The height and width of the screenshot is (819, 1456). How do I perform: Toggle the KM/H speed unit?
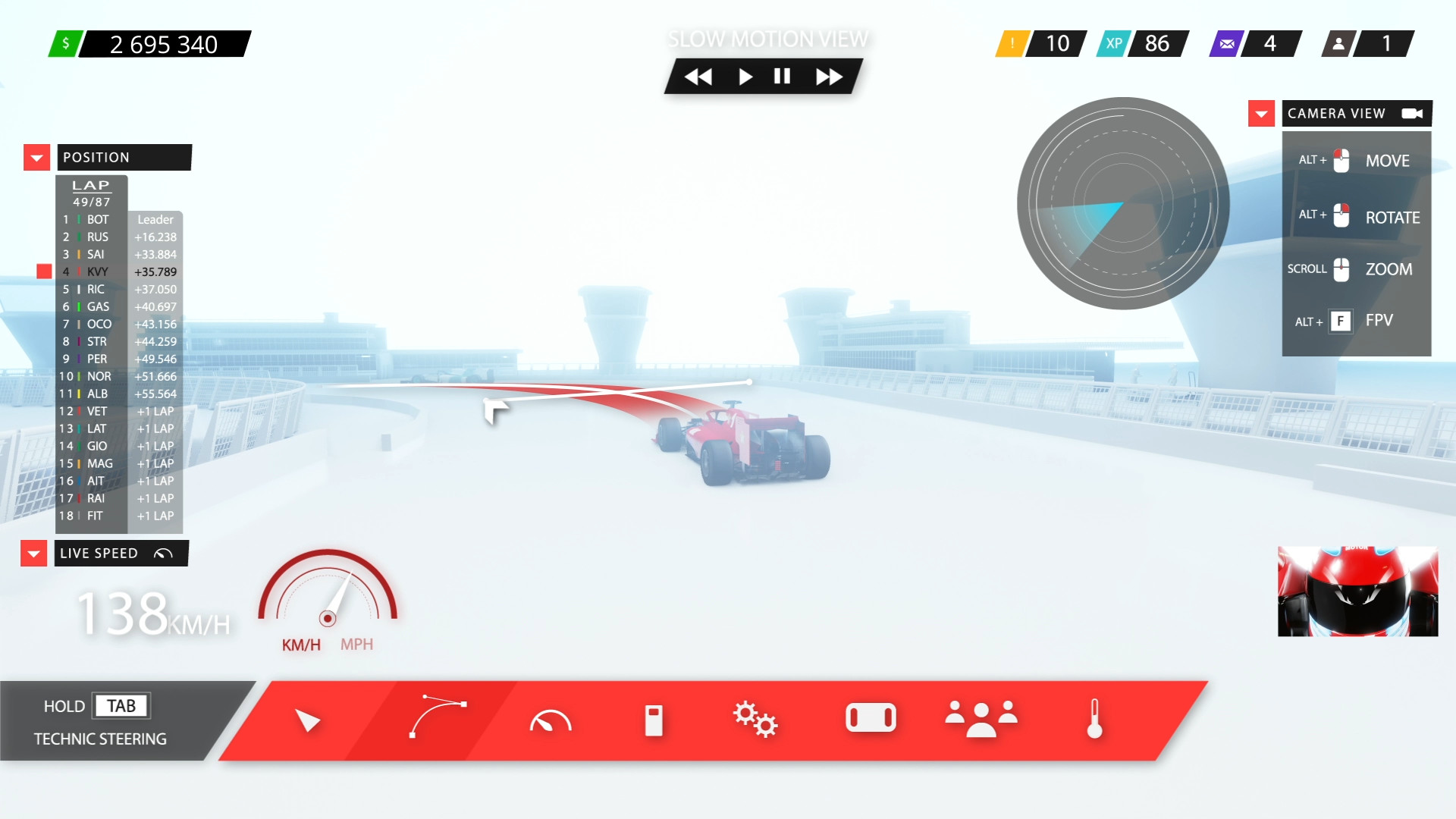point(300,644)
